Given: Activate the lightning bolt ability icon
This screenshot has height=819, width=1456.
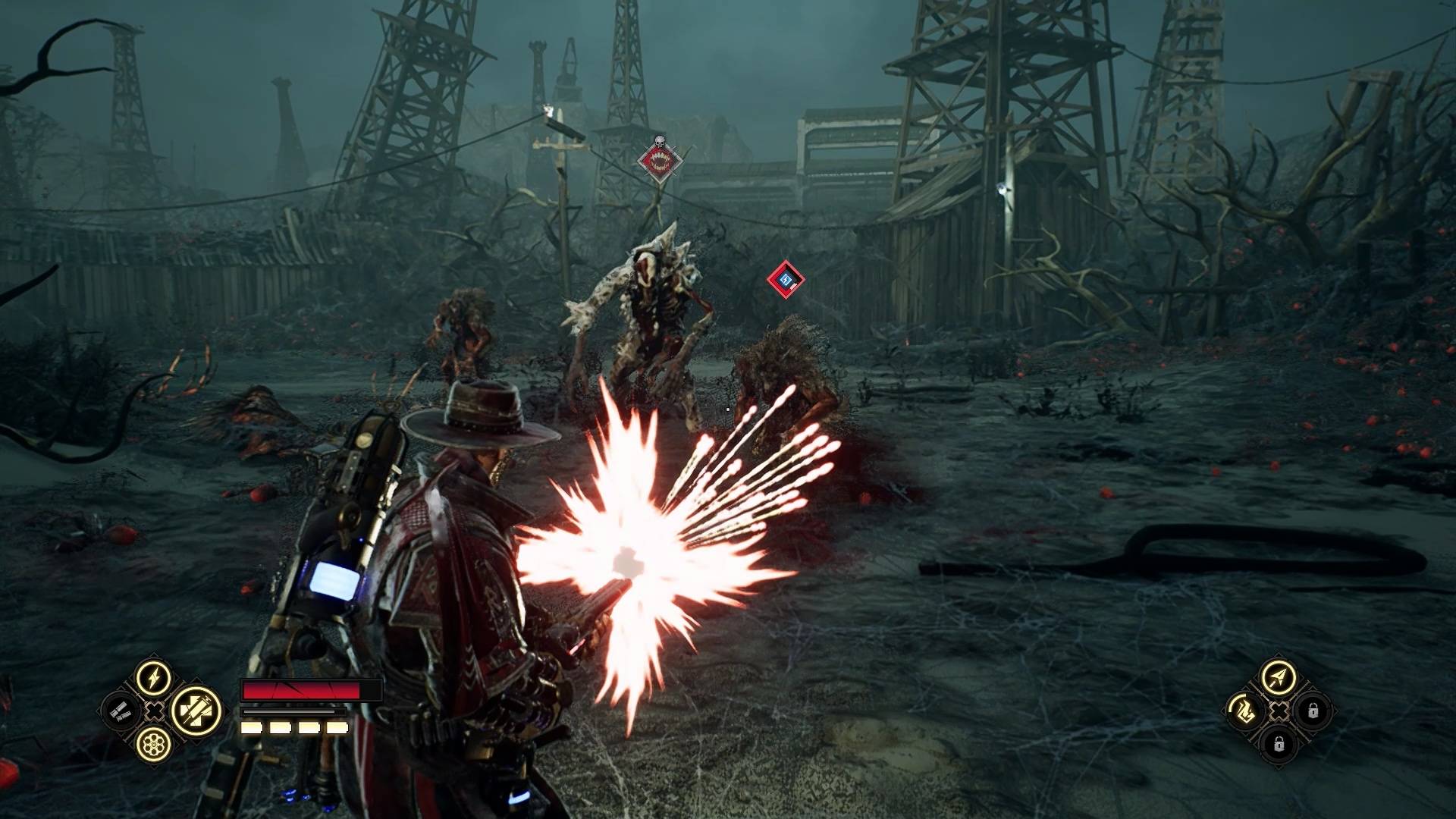Looking at the screenshot, I should pyautogui.click(x=153, y=677).
